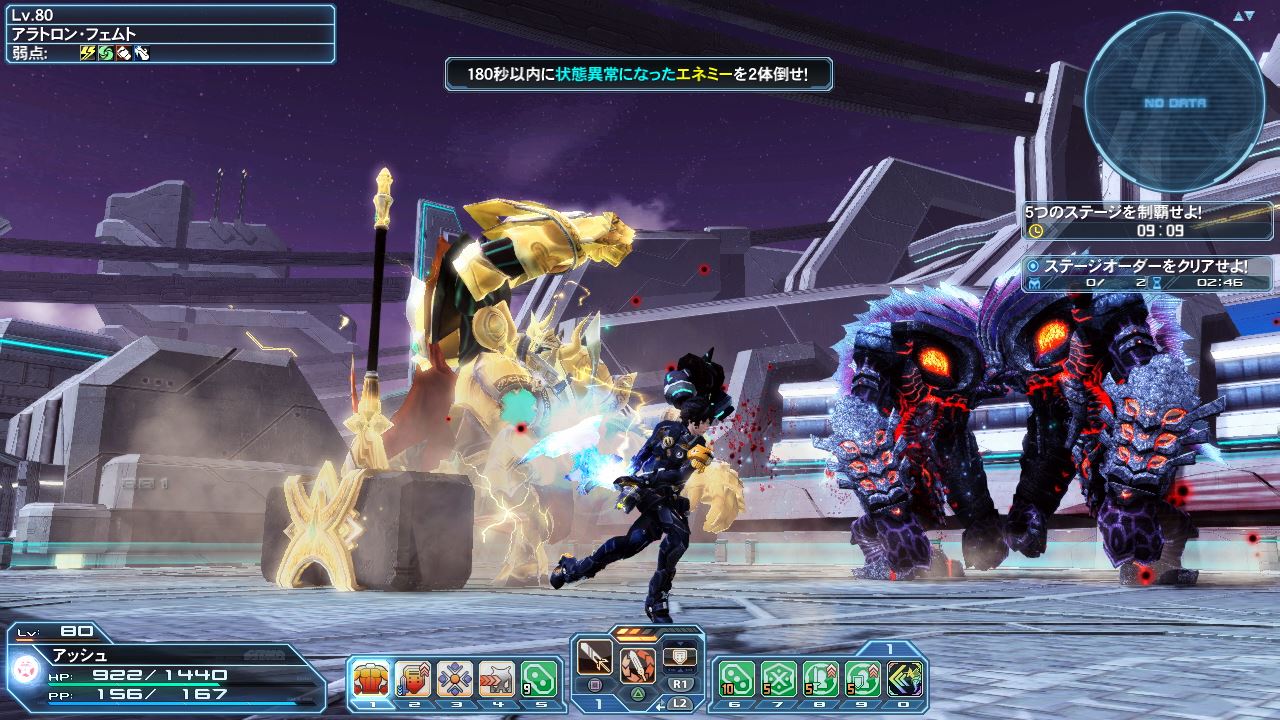Screen dimensions: 1280x720
Task: Select the green crossed-hexagon item slot
Action: tap(779, 679)
